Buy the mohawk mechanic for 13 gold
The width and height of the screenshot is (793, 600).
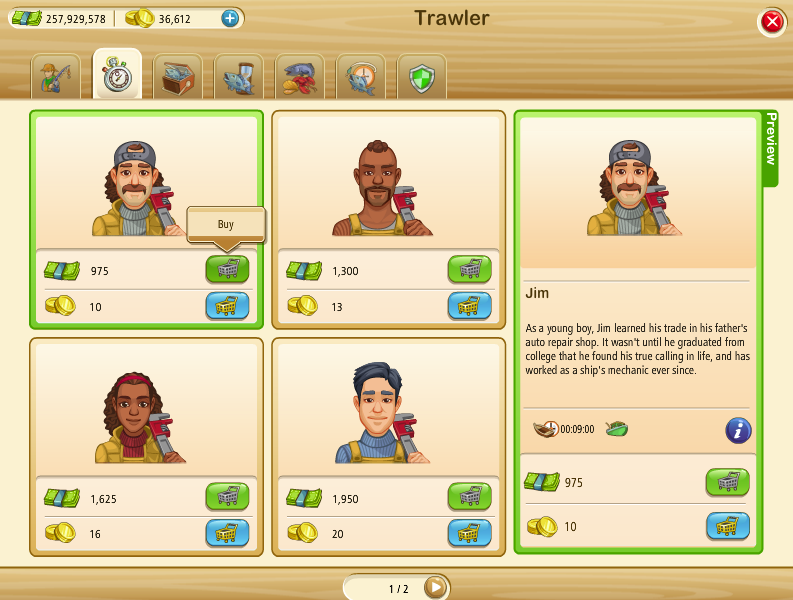click(469, 306)
